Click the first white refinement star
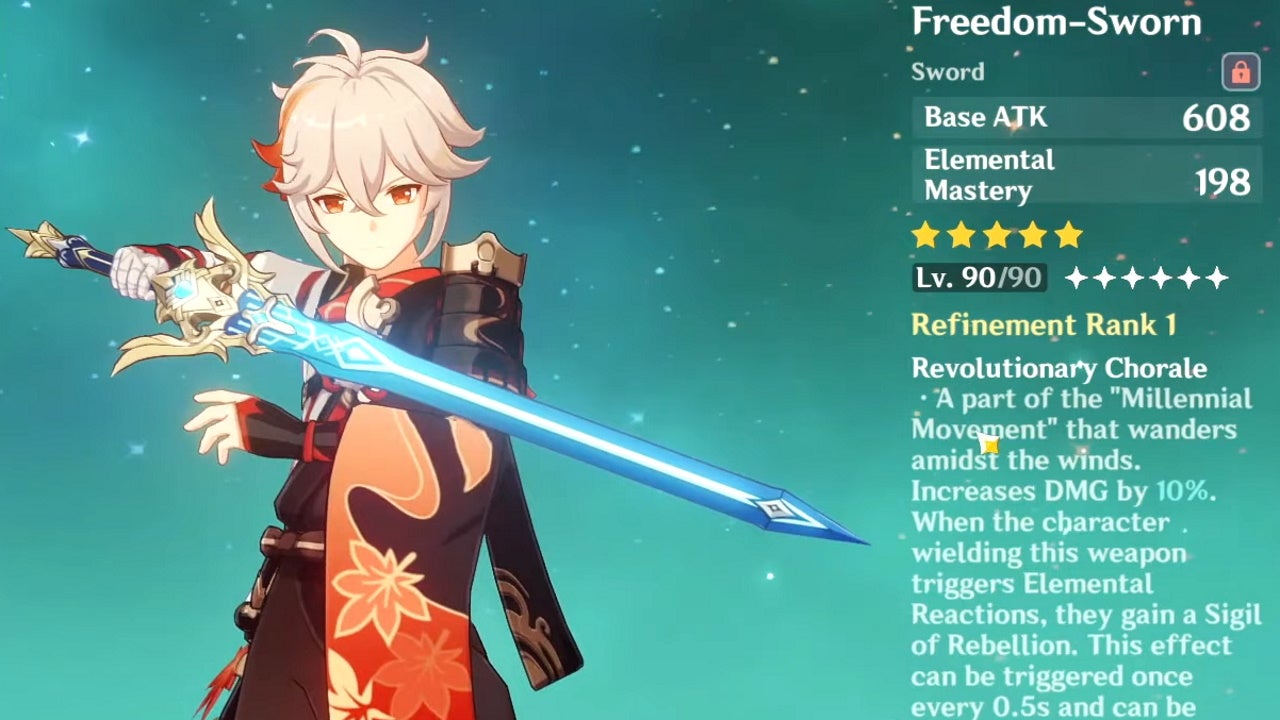Image resolution: width=1280 pixels, height=720 pixels. pyautogui.click(x=1078, y=278)
